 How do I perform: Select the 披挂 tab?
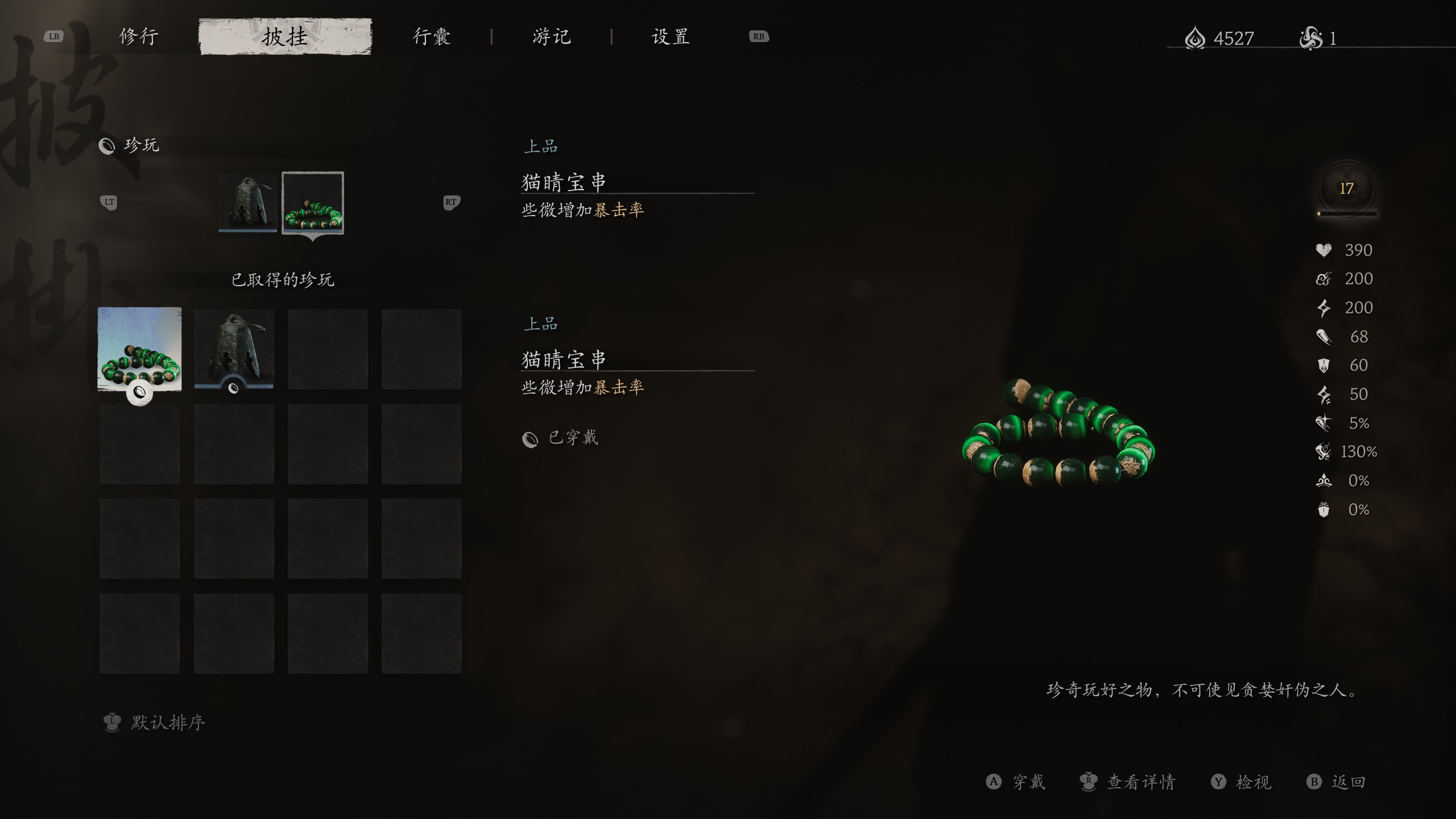coord(285,37)
